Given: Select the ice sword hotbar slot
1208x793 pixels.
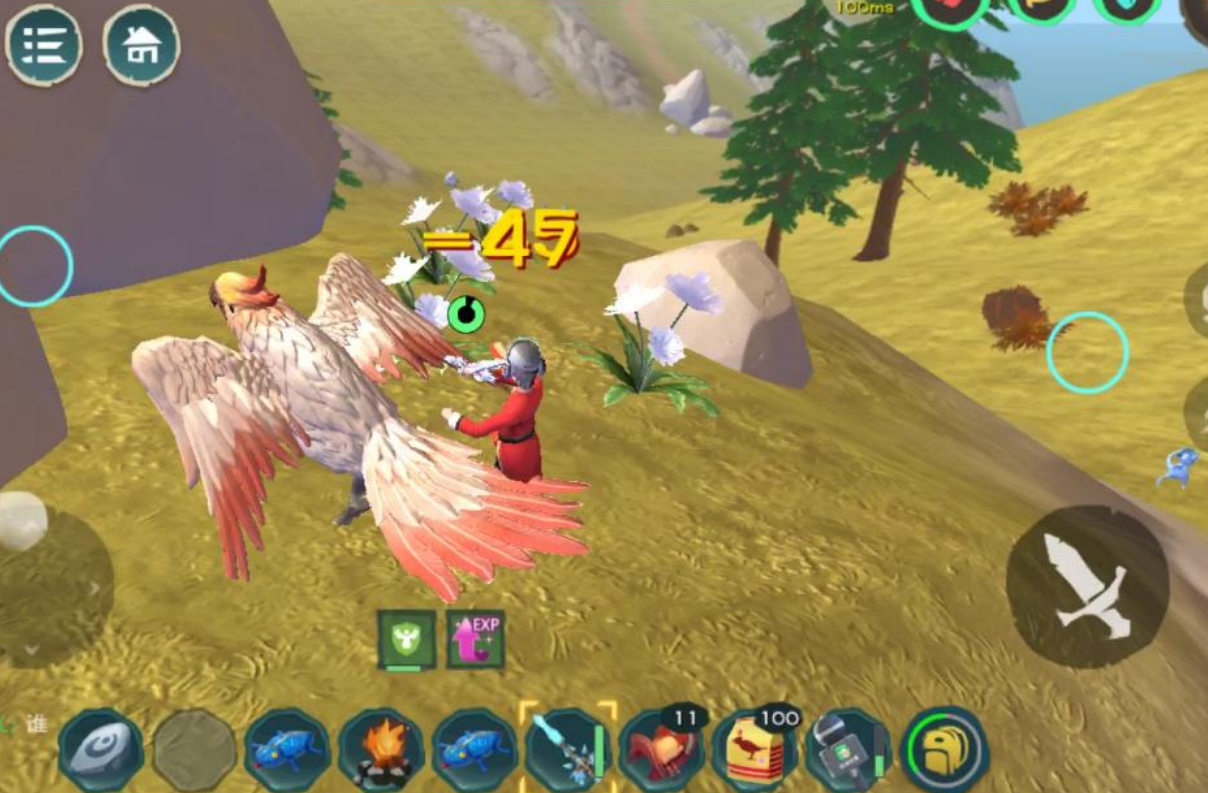Looking at the screenshot, I should point(567,750).
